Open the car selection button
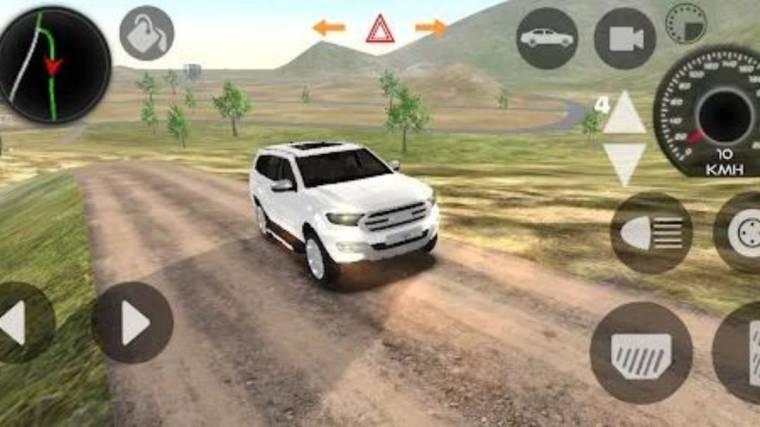 pos(547,38)
